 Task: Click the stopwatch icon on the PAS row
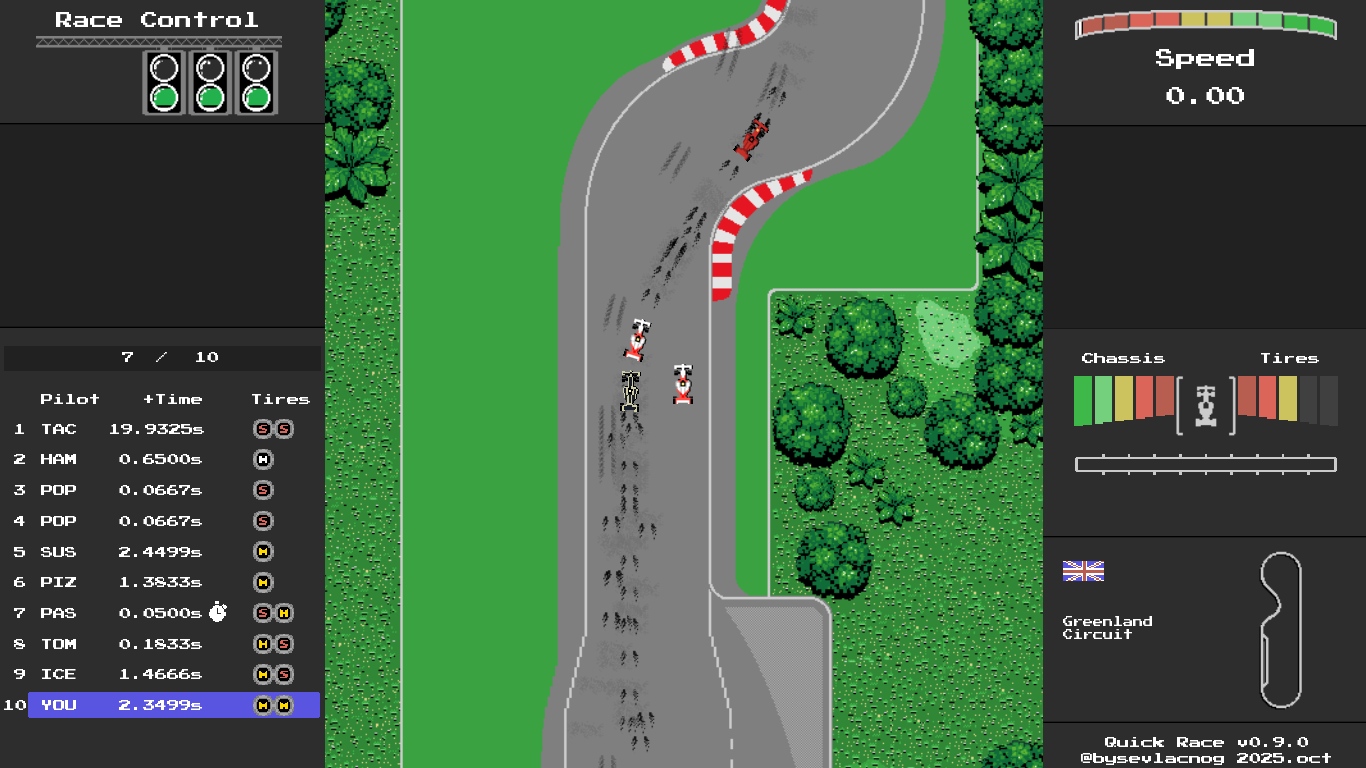click(219, 612)
